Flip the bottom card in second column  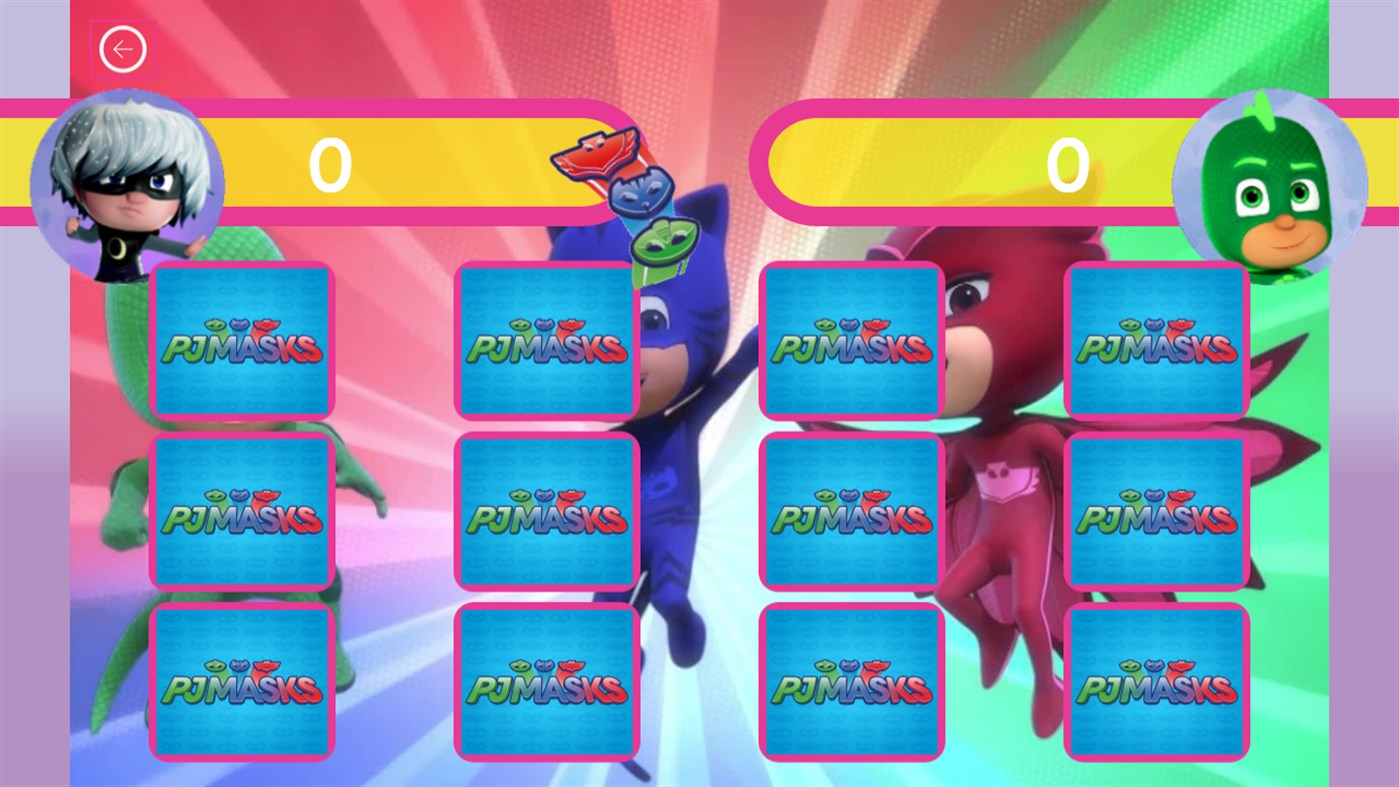pos(546,683)
